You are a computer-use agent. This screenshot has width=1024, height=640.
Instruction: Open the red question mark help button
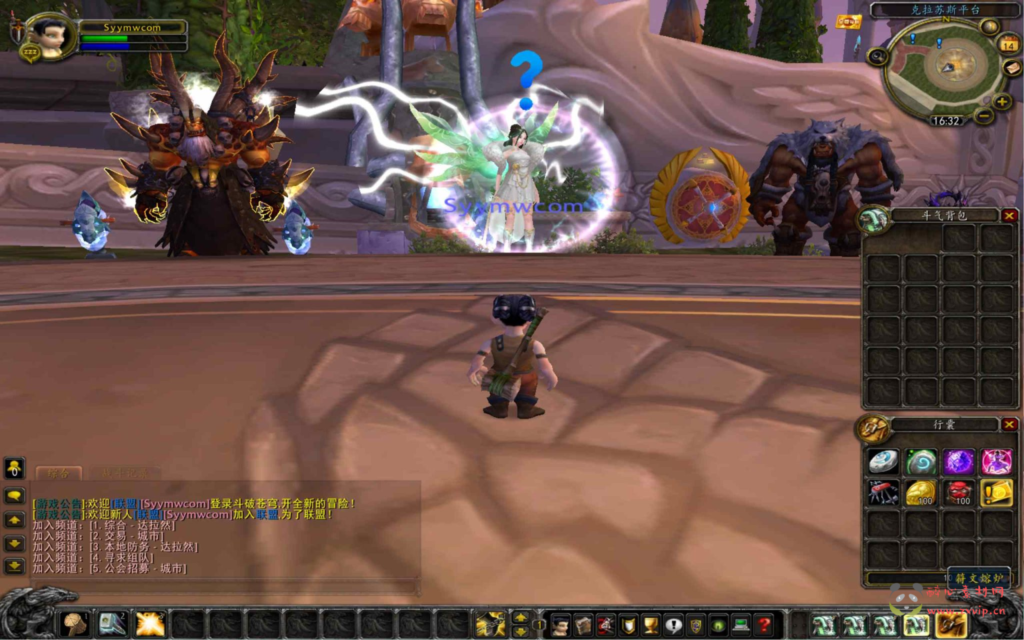(764, 625)
